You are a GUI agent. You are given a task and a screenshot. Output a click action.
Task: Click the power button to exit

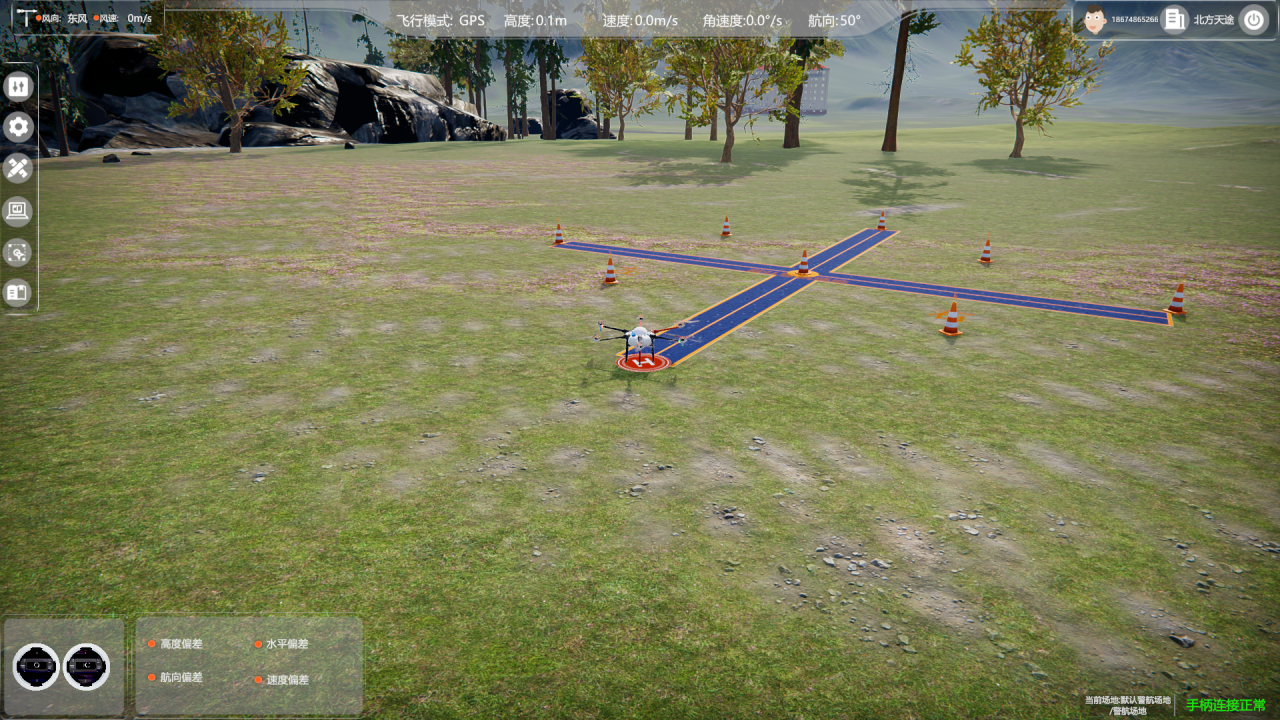(1253, 19)
